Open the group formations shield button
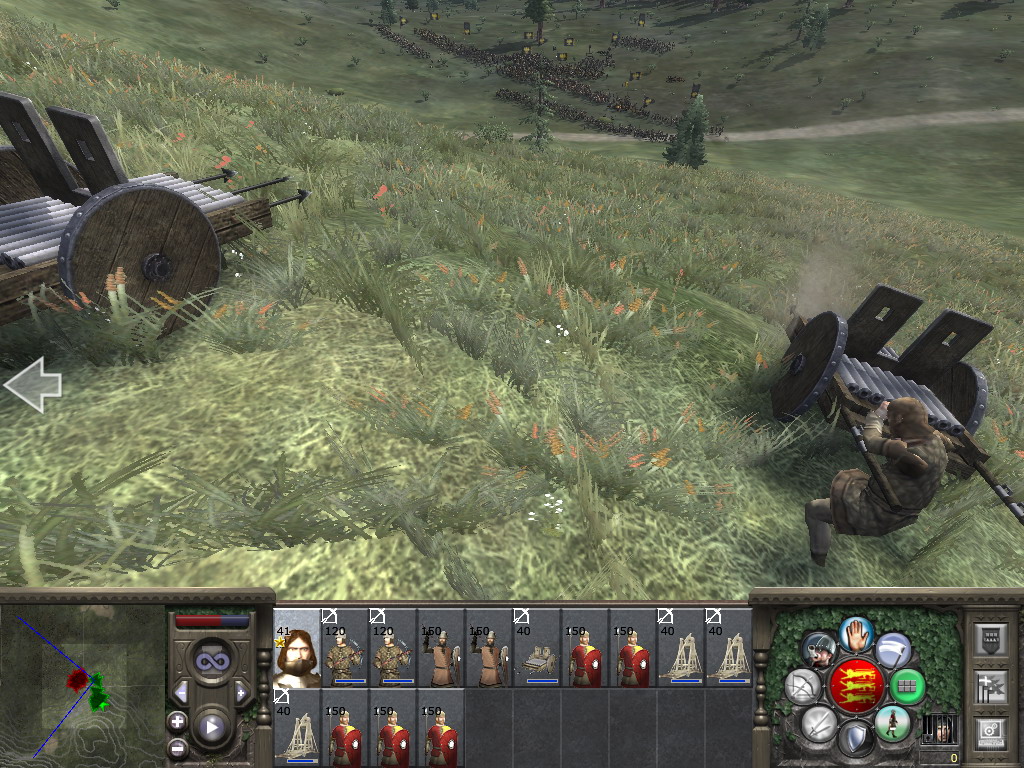Screen dimensions: 1024x768 tap(990, 639)
